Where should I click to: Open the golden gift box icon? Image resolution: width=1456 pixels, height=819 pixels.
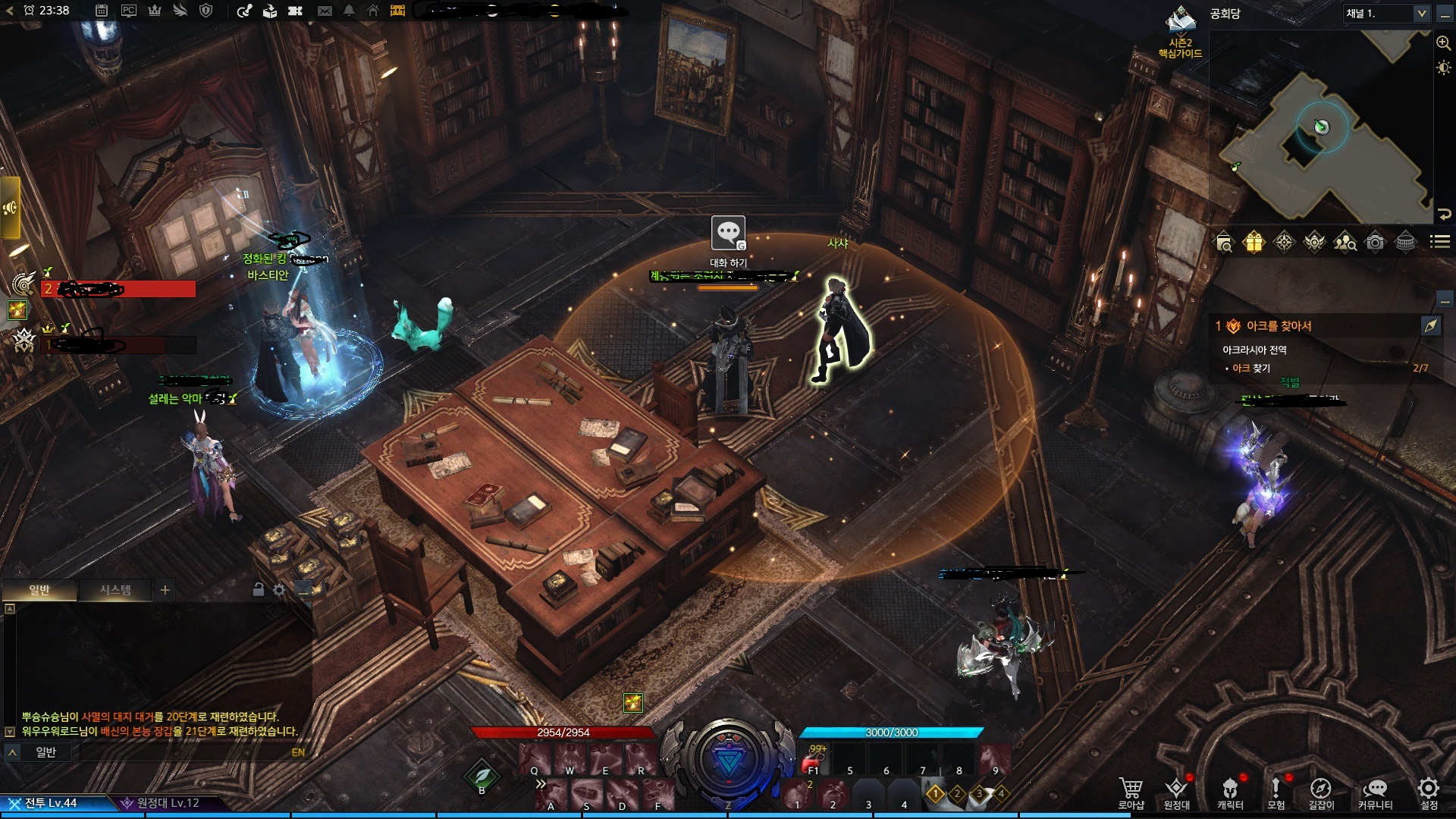tap(1254, 242)
